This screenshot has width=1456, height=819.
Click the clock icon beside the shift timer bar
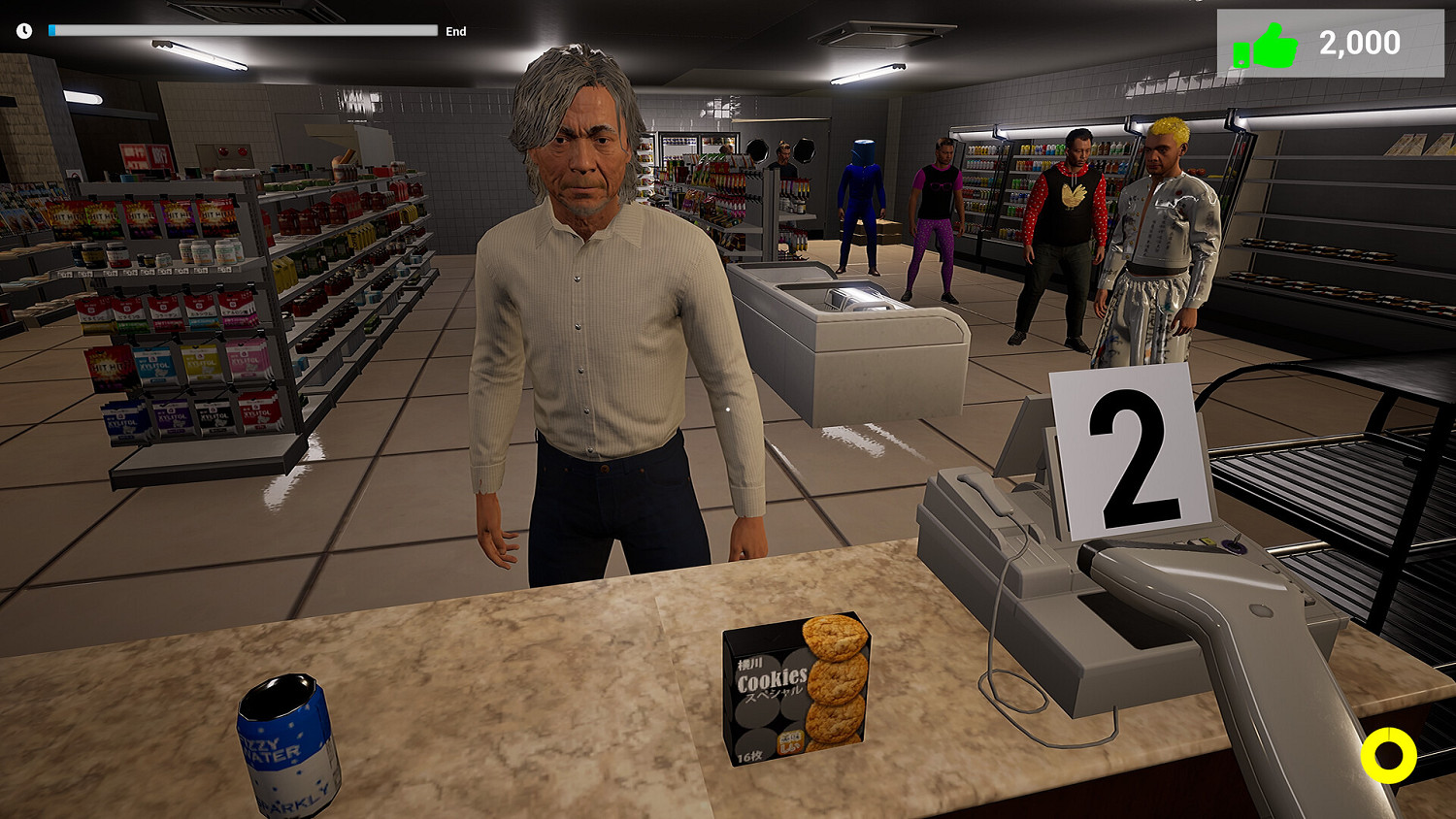coord(22,30)
